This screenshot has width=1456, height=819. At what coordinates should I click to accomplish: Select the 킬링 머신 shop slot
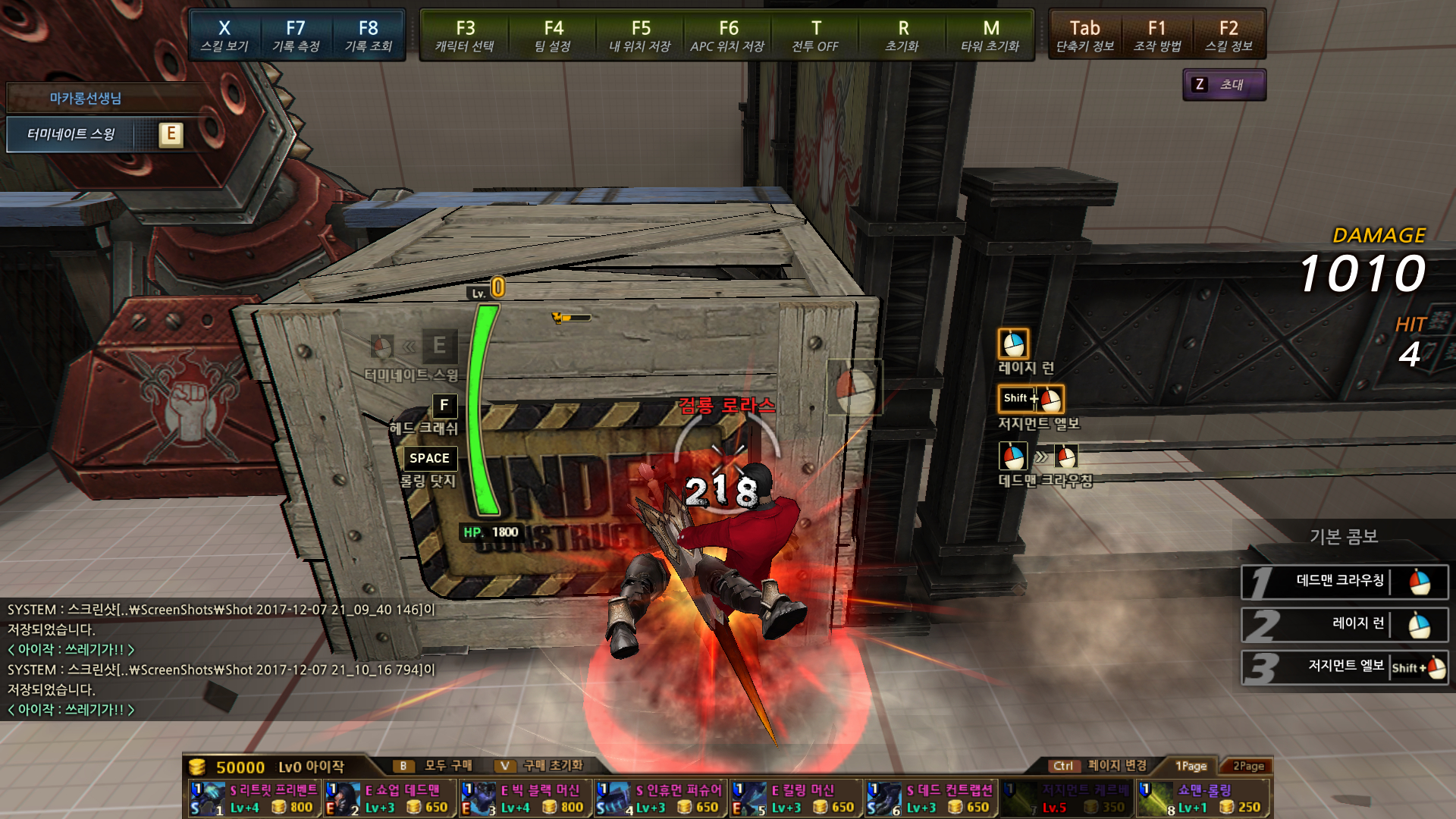pos(796,799)
